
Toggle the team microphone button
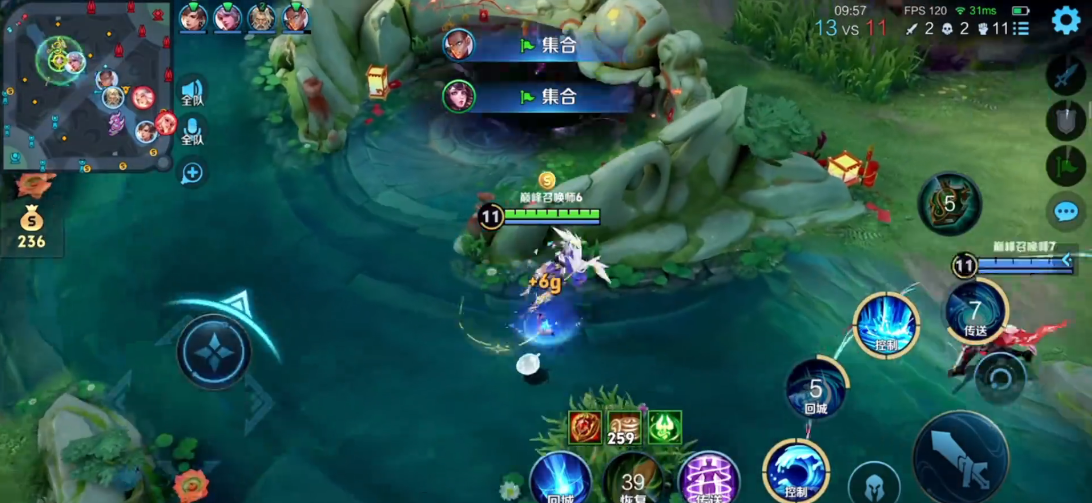(x=192, y=132)
